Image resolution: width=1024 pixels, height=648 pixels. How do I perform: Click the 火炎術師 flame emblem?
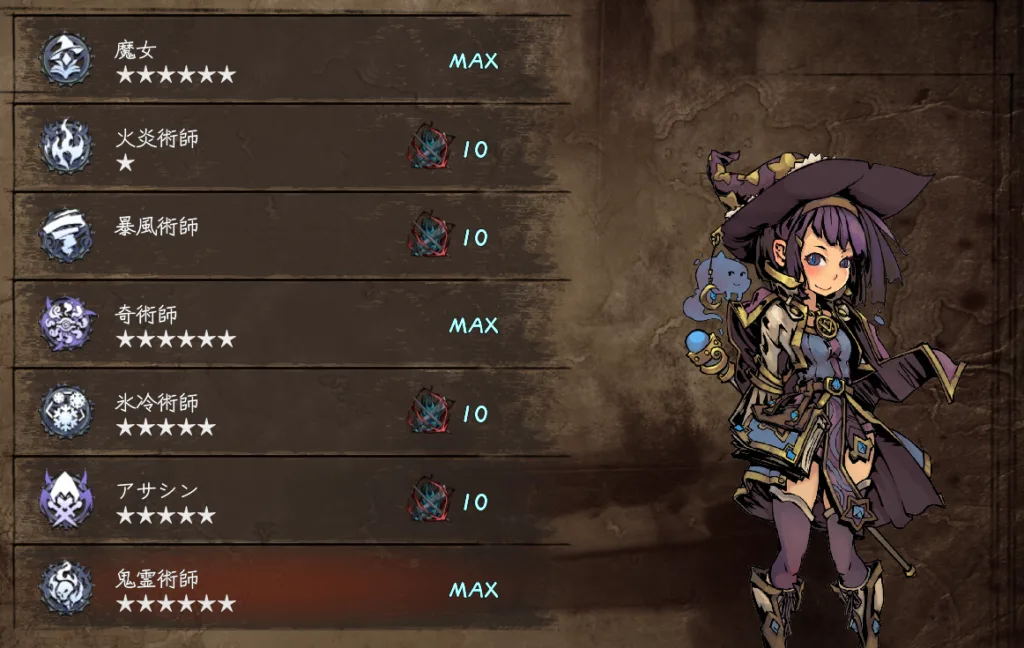tap(66, 148)
